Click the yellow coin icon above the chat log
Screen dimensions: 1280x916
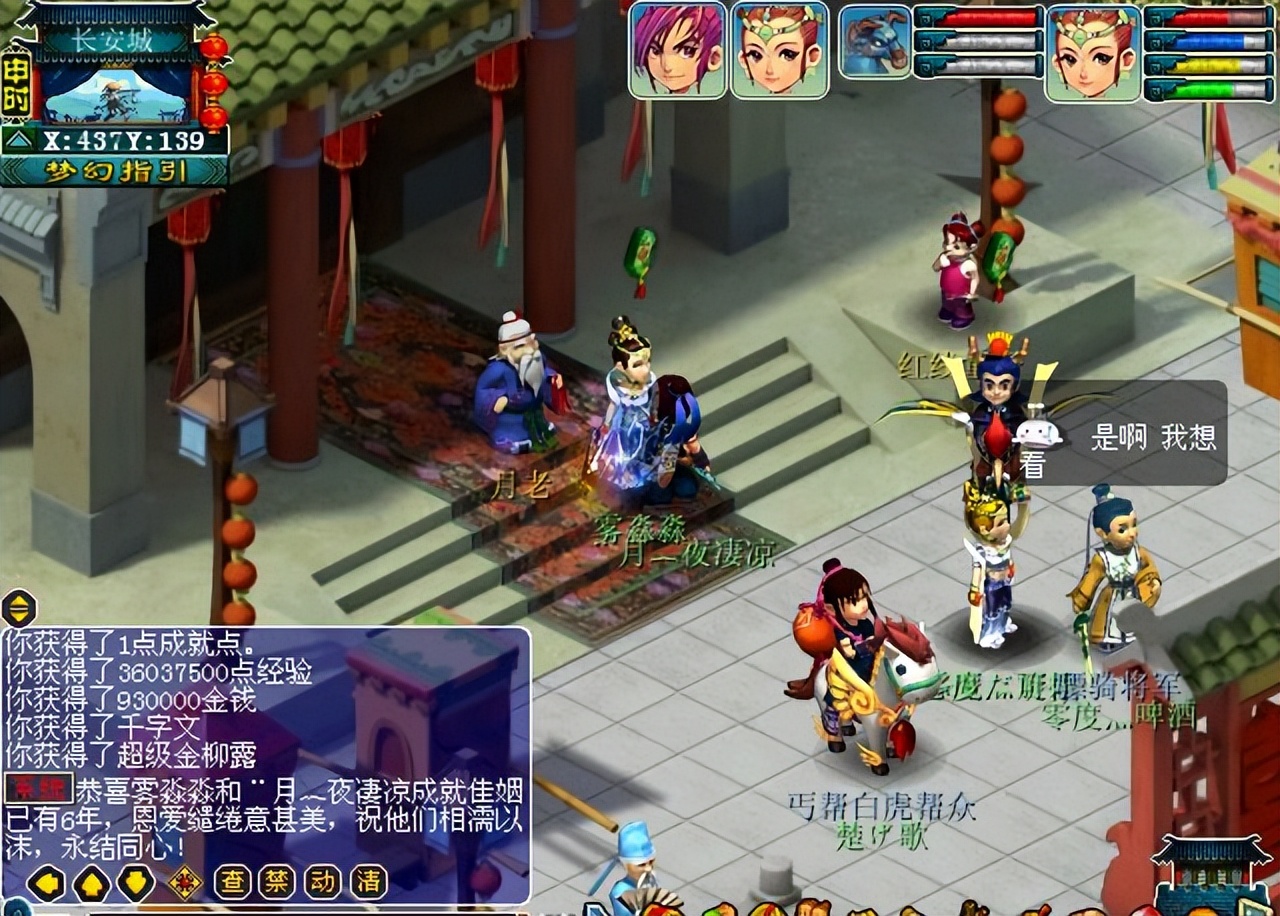tap(18, 607)
